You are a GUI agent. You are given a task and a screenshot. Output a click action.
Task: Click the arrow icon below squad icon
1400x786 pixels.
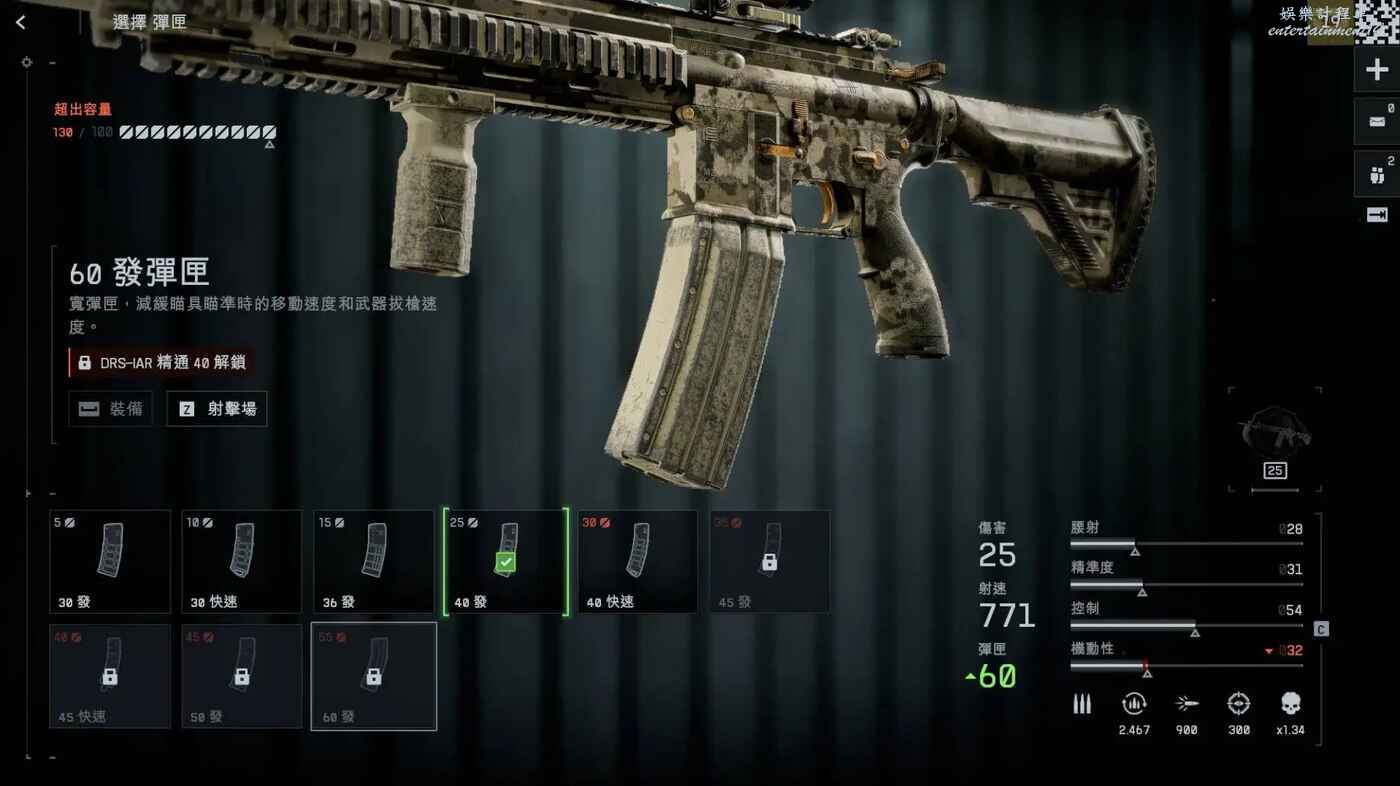(1376, 215)
